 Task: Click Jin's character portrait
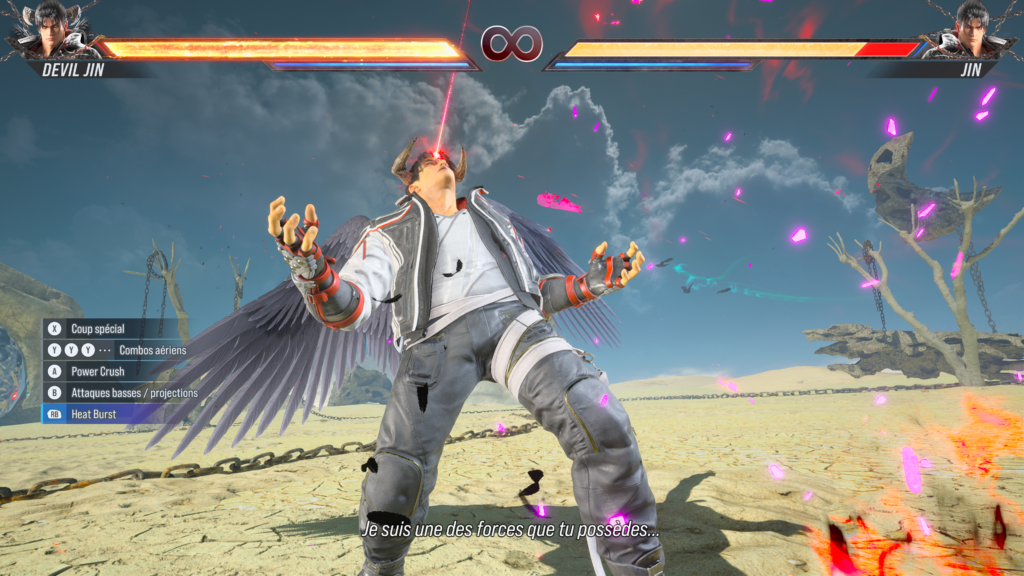coord(969,30)
